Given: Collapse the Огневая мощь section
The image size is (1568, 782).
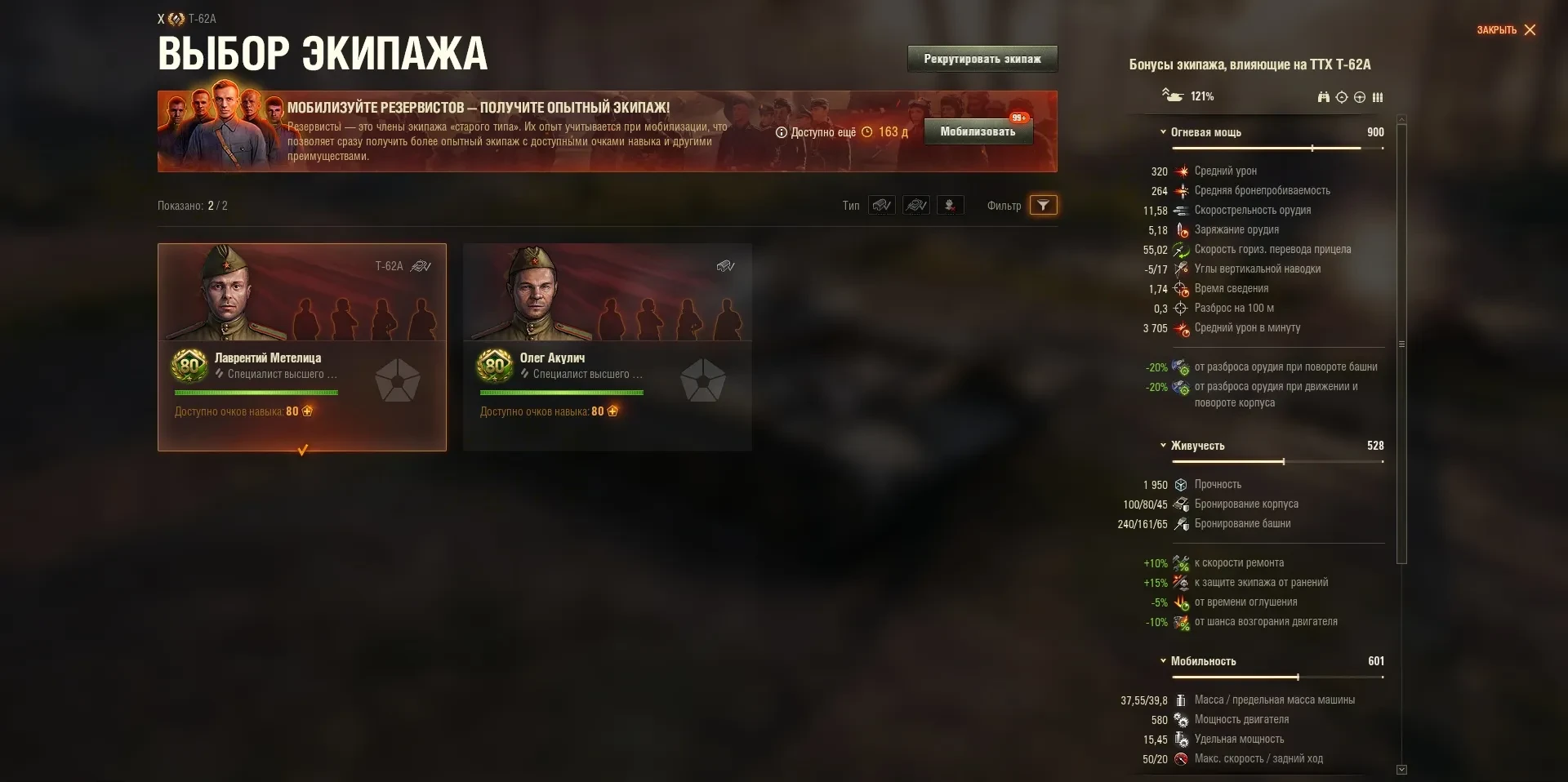Looking at the screenshot, I should coord(1162,131).
